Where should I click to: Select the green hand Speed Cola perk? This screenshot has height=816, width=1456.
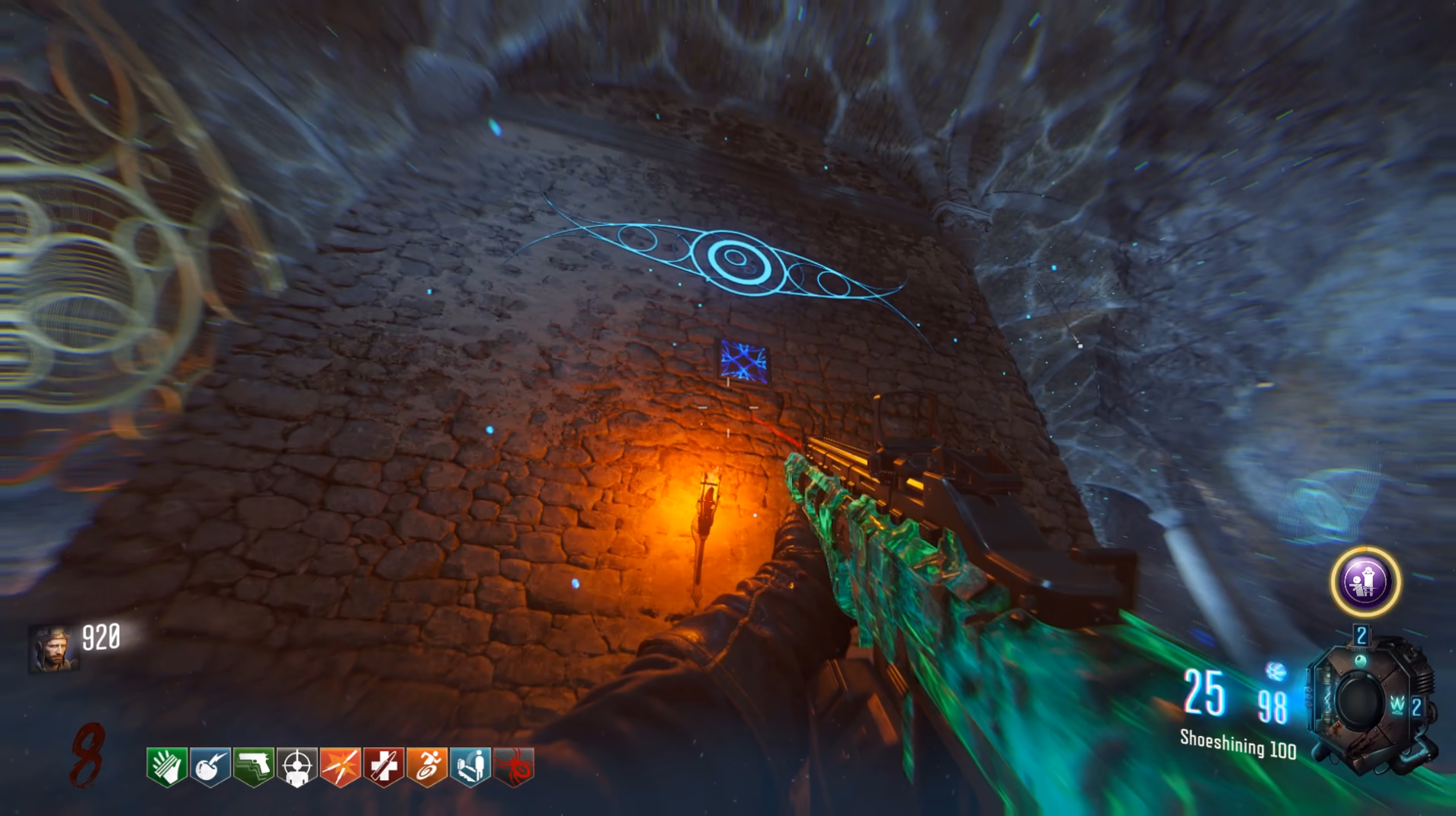[167, 766]
